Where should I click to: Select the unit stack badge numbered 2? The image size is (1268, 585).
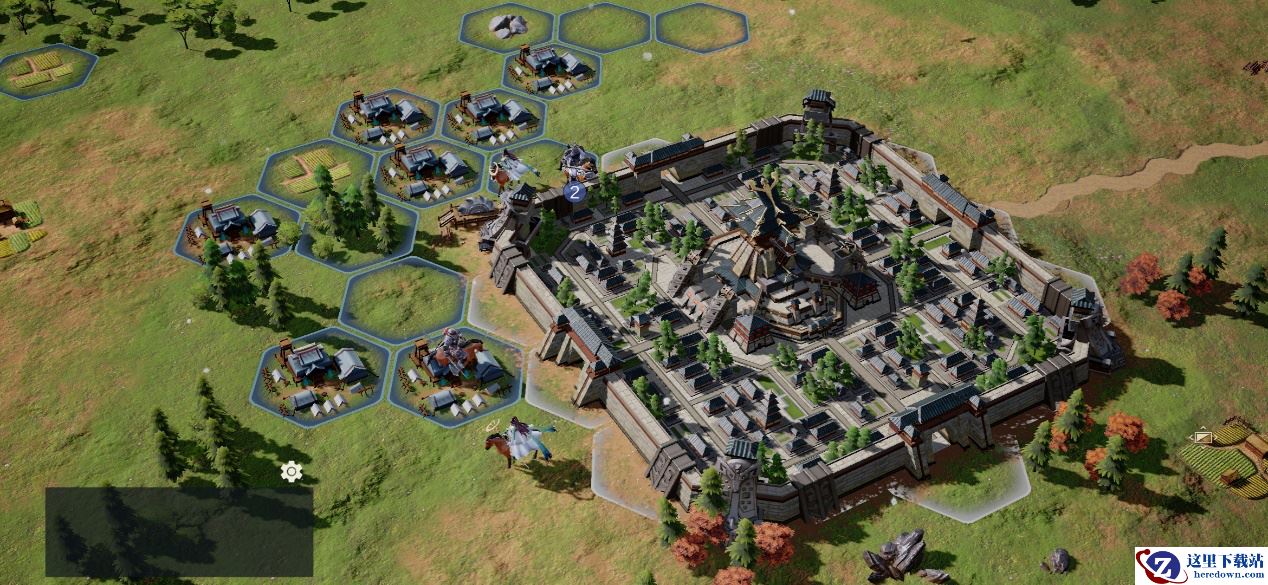[574, 191]
